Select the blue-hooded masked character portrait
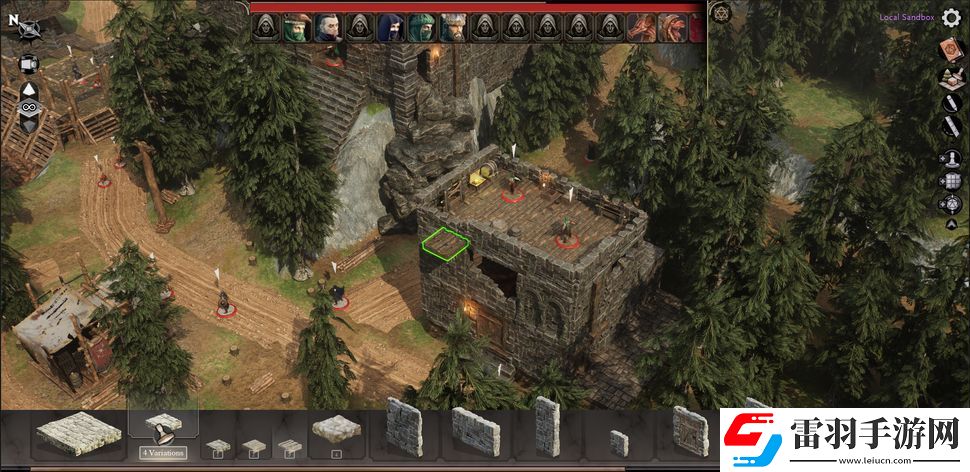Image resolution: width=970 pixels, height=472 pixels. pyautogui.click(x=389, y=28)
